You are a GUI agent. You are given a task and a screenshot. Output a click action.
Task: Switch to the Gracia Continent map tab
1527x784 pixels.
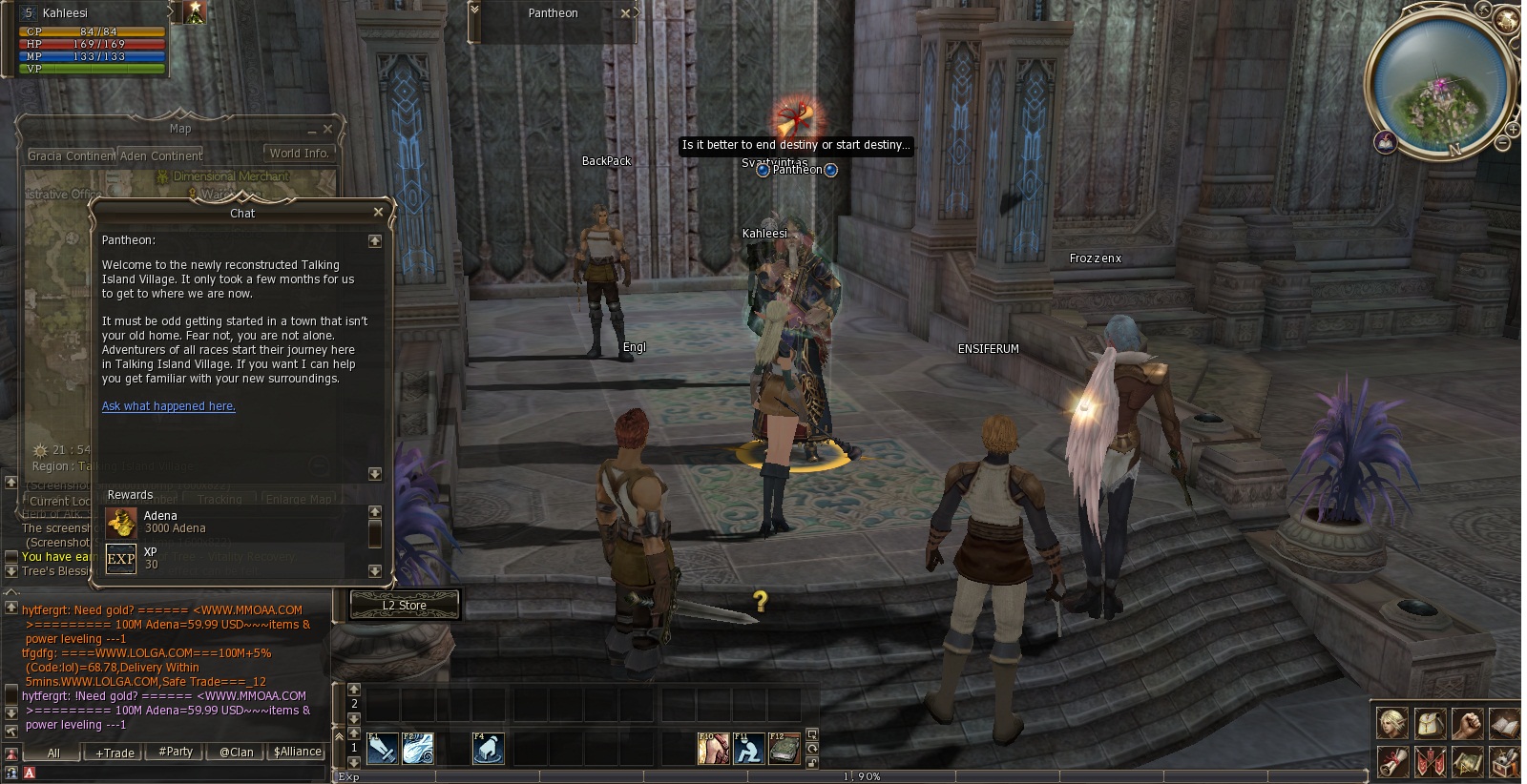[x=72, y=155]
